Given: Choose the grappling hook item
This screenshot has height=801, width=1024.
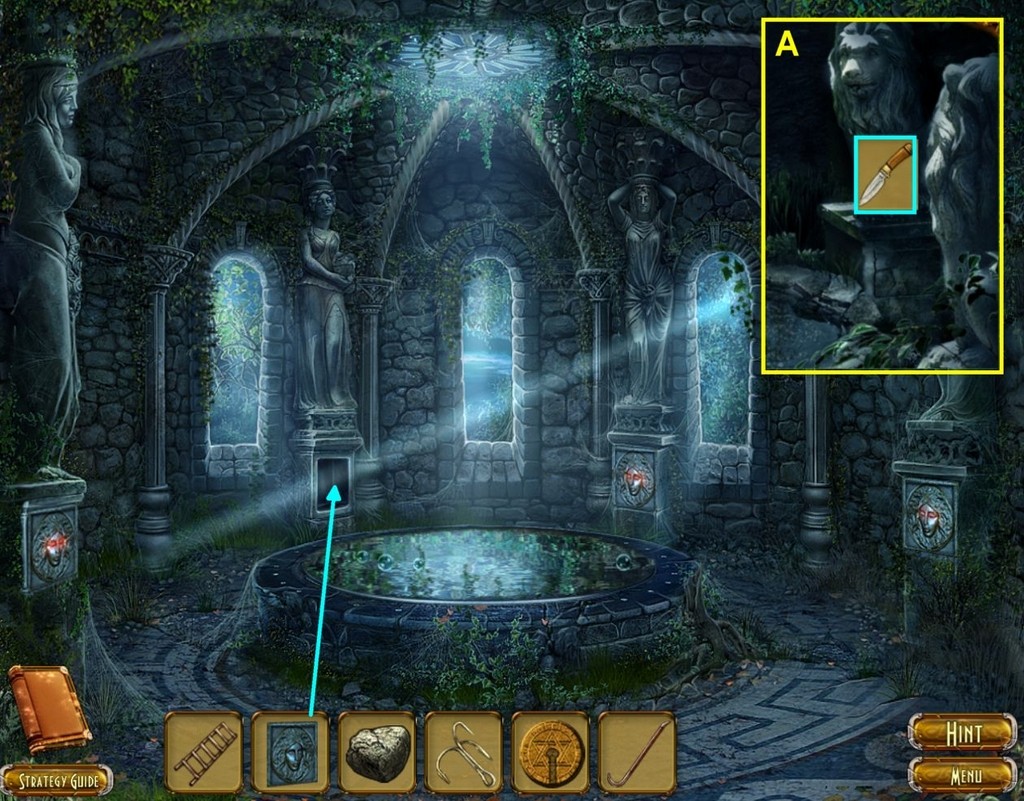Looking at the screenshot, I should (x=463, y=752).
